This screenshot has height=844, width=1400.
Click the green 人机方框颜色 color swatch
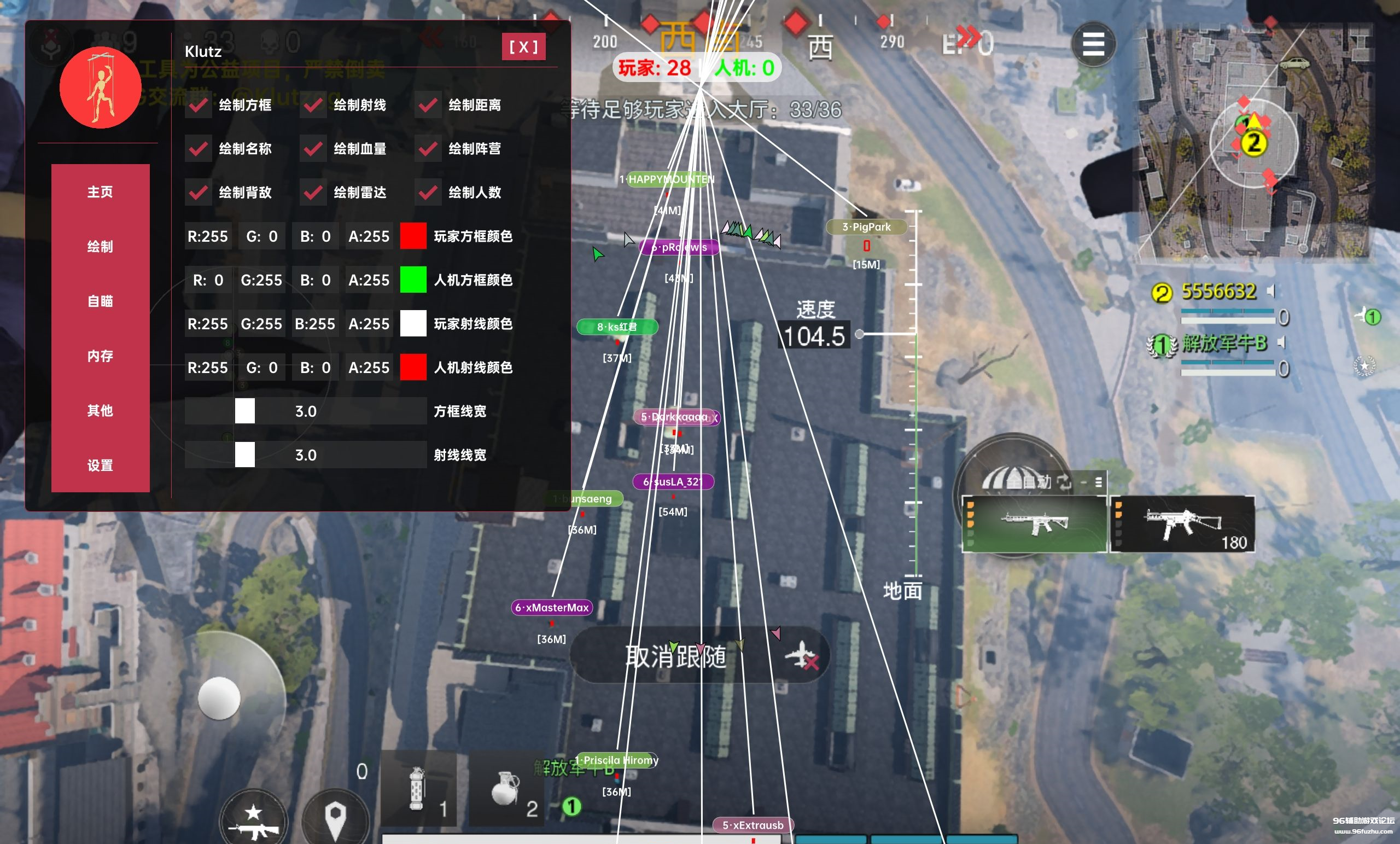(x=413, y=280)
